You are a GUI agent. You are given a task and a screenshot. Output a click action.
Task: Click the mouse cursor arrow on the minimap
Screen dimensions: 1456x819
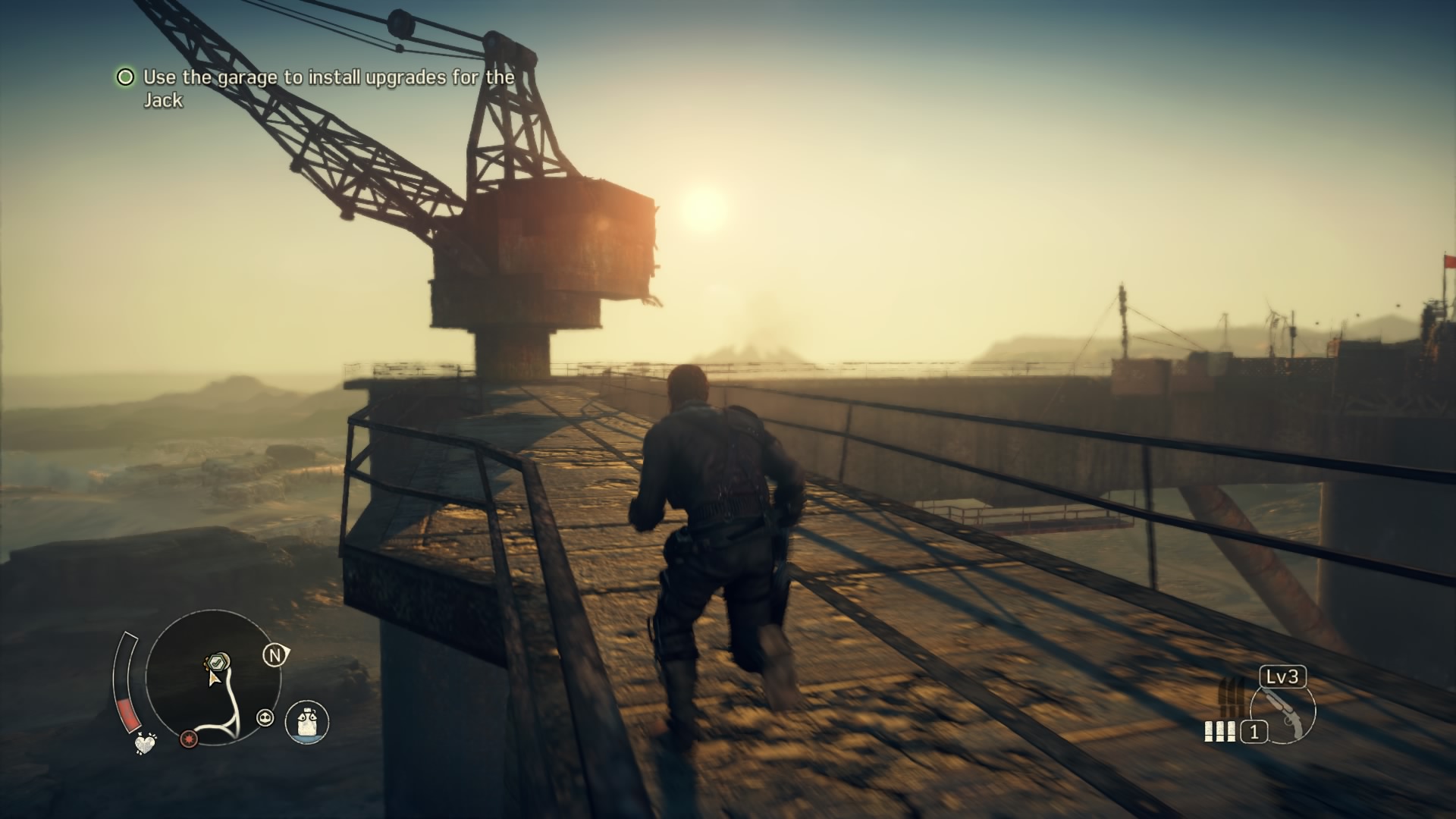point(214,679)
